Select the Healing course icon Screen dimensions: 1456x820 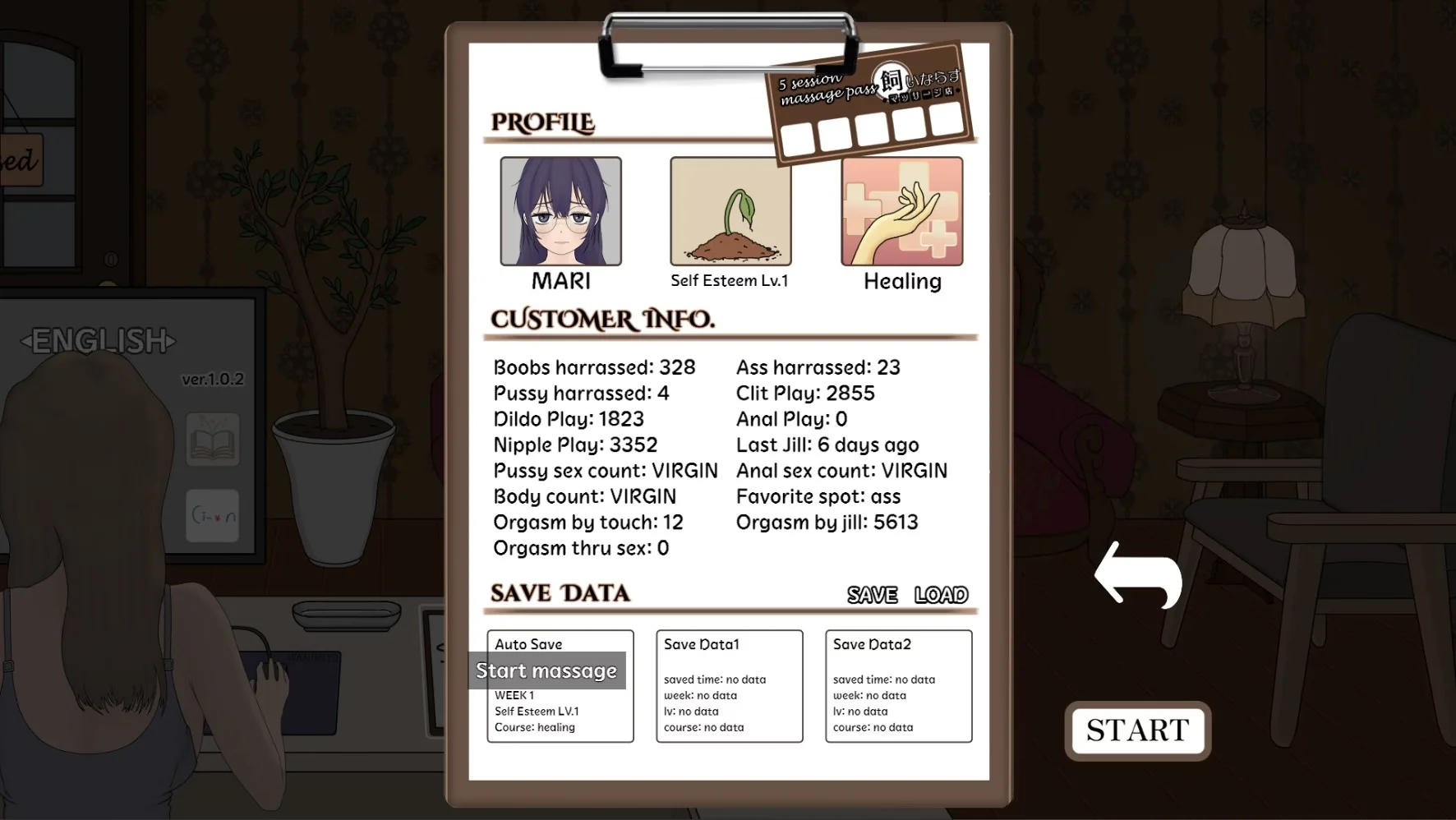(x=901, y=212)
